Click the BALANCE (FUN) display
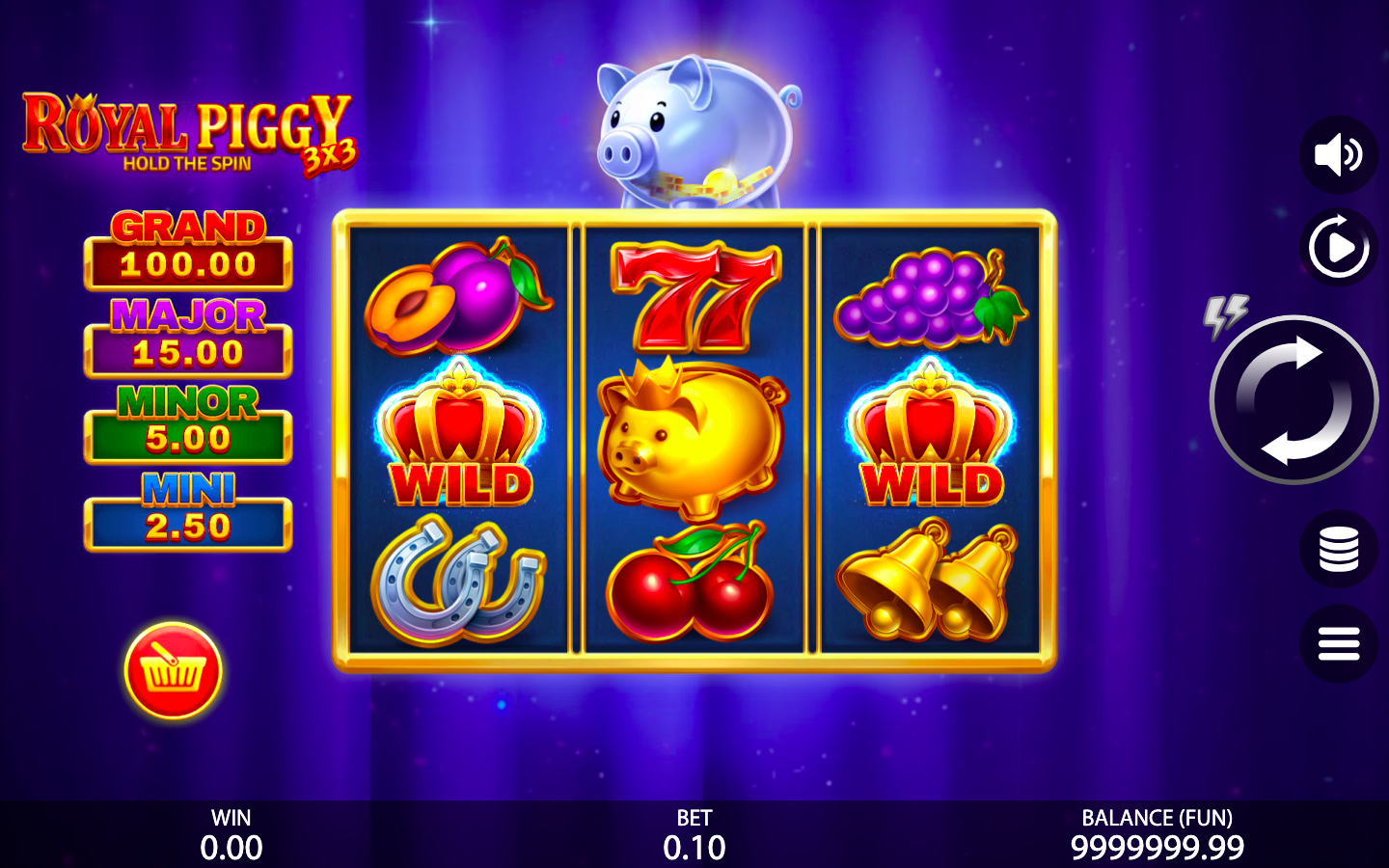This screenshot has height=868, width=1389. pyautogui.click(x=1157, y=834)
